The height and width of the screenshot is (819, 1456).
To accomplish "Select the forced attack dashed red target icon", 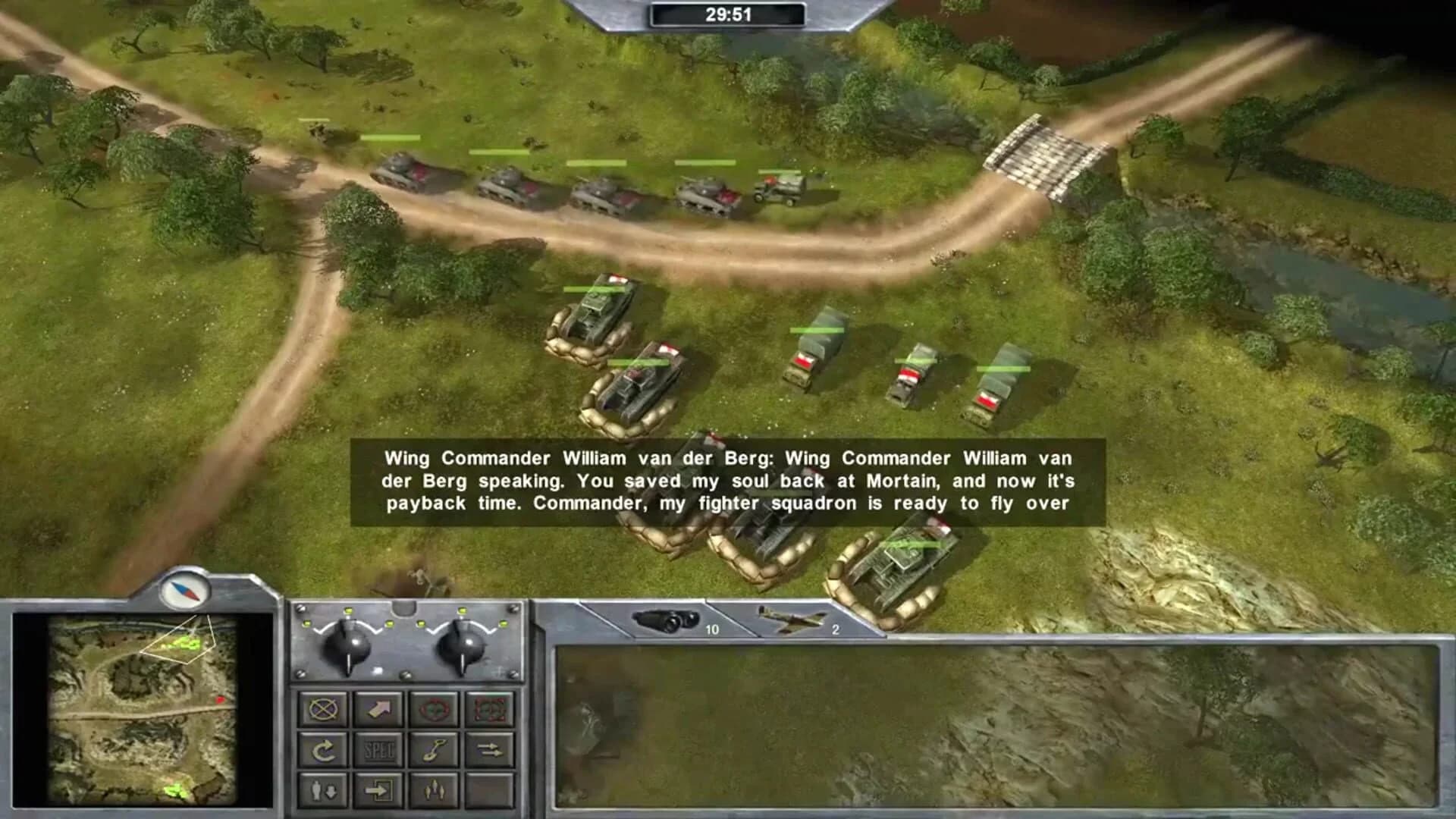I will [489, 709].
